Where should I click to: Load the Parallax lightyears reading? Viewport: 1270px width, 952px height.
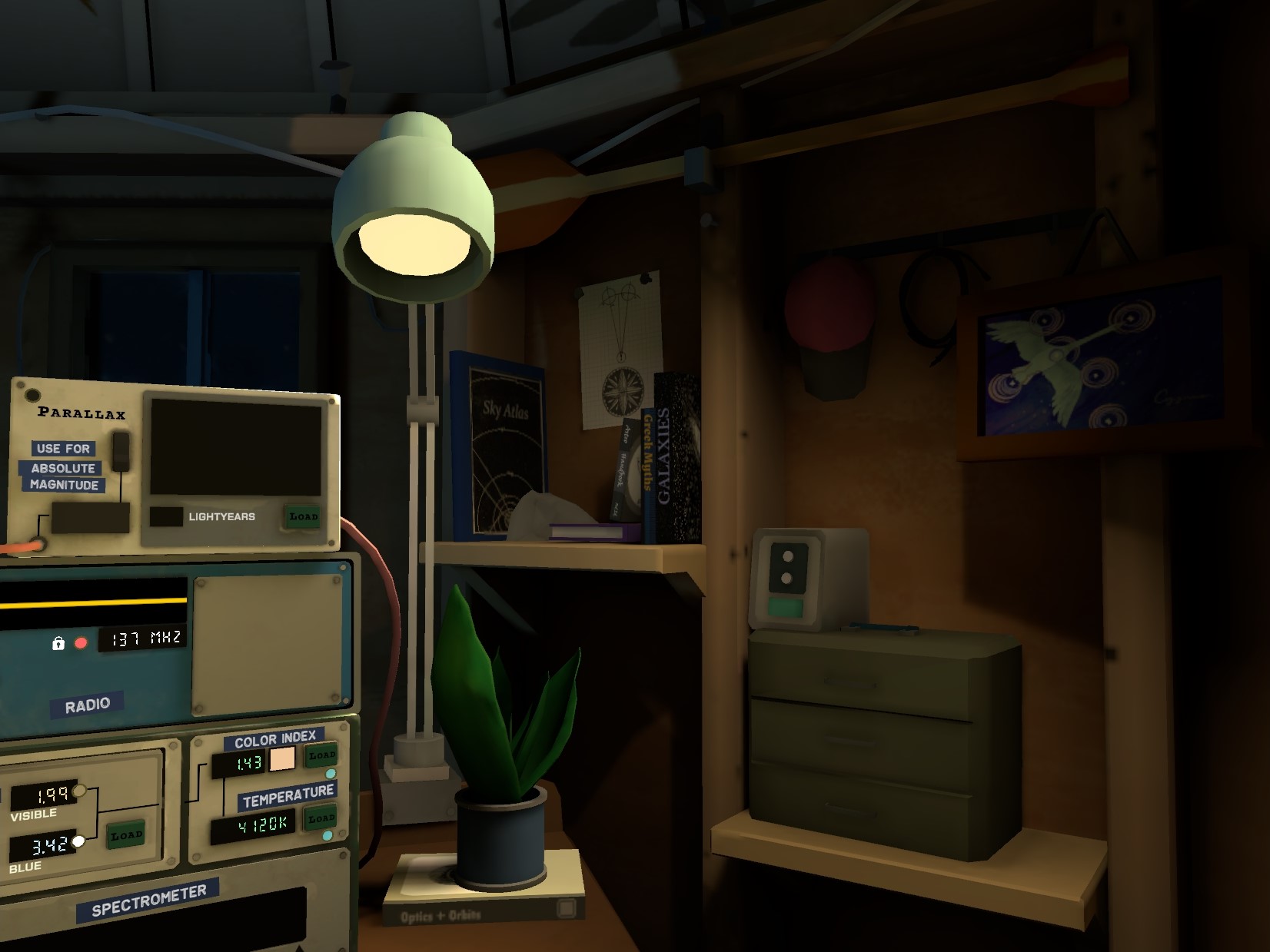302,516
